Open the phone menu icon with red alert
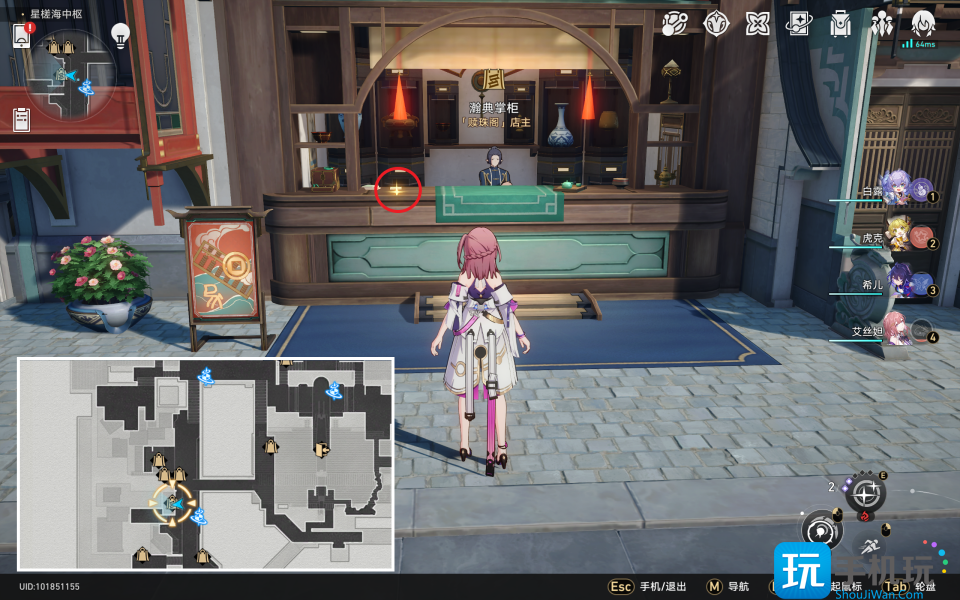This screenshot has height=600, width=960. [22, 36]
